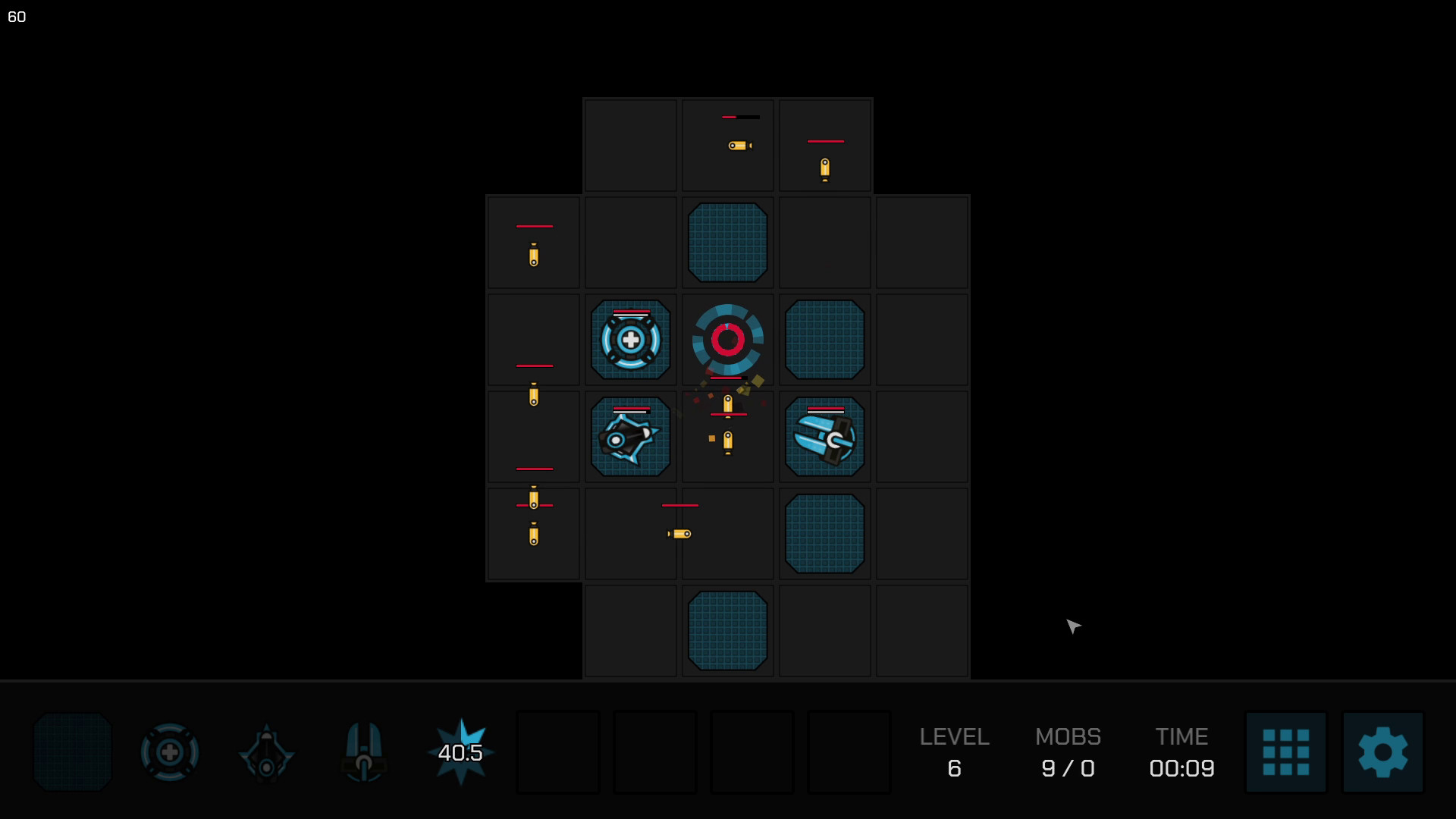Select the spike tower icon in the toolbar
The image size is (1456, 819).
coord(267,752)
